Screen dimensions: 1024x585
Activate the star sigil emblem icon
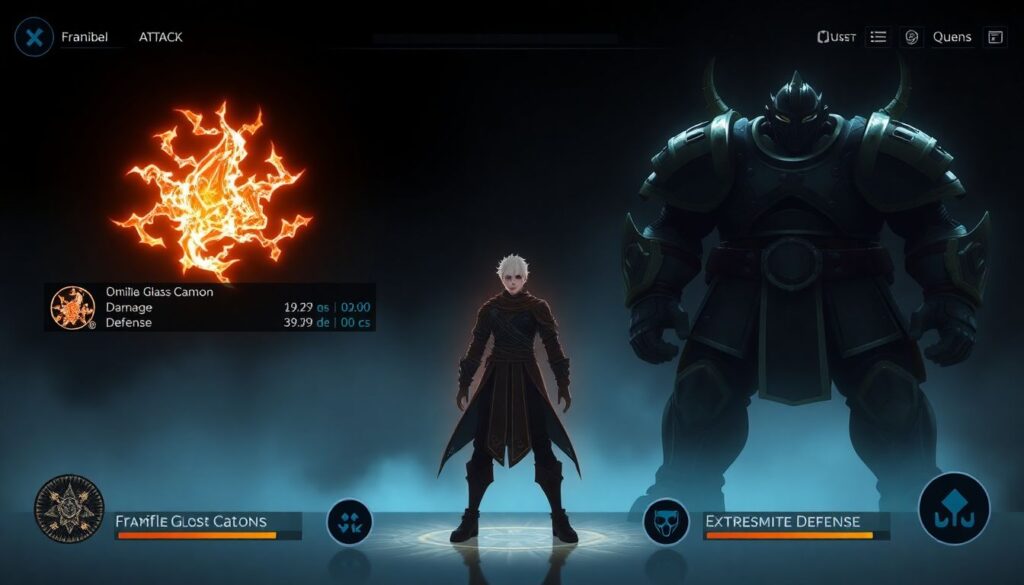point(69,509)
